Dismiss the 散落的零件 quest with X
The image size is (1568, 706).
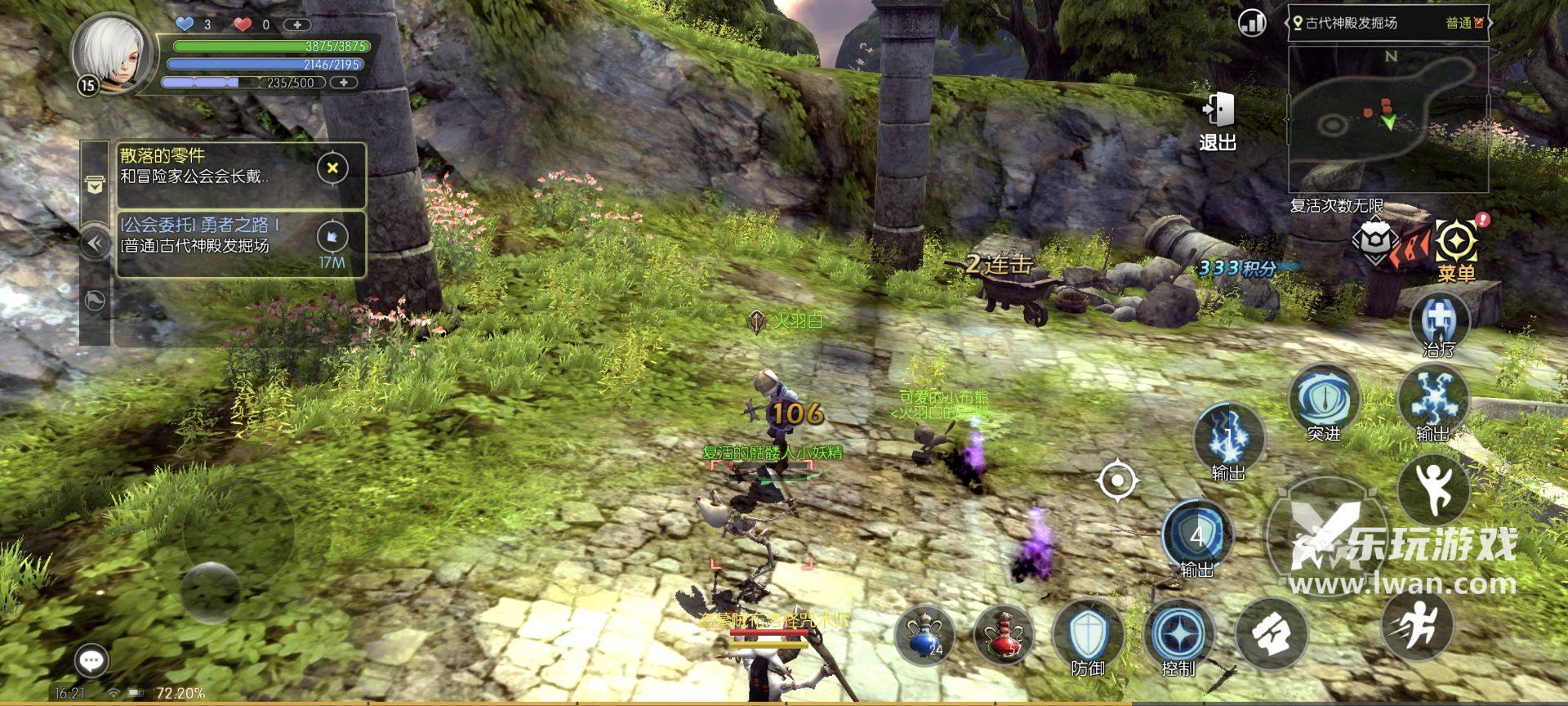332,168
